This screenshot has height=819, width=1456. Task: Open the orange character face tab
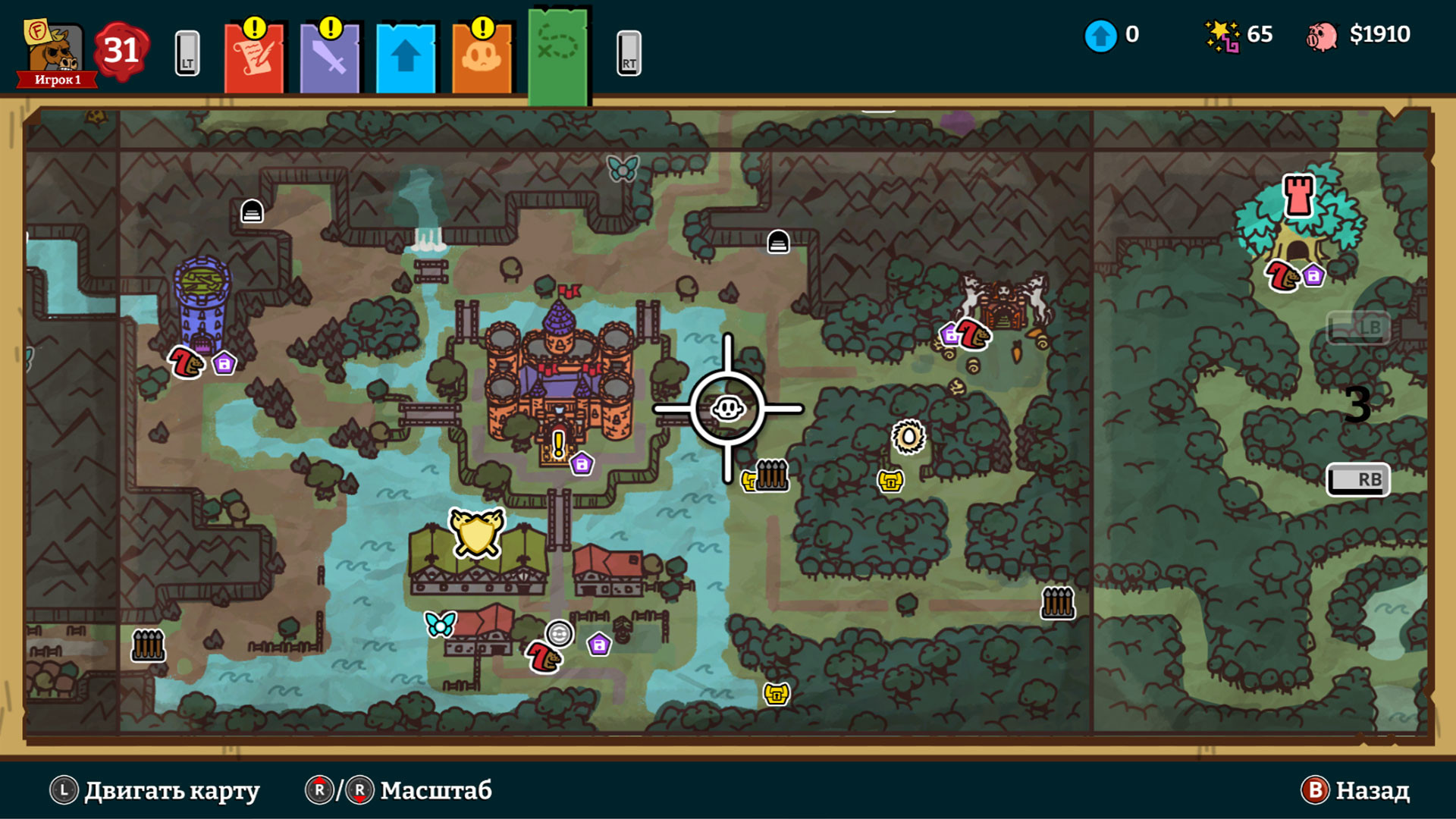tap(482, 58)
